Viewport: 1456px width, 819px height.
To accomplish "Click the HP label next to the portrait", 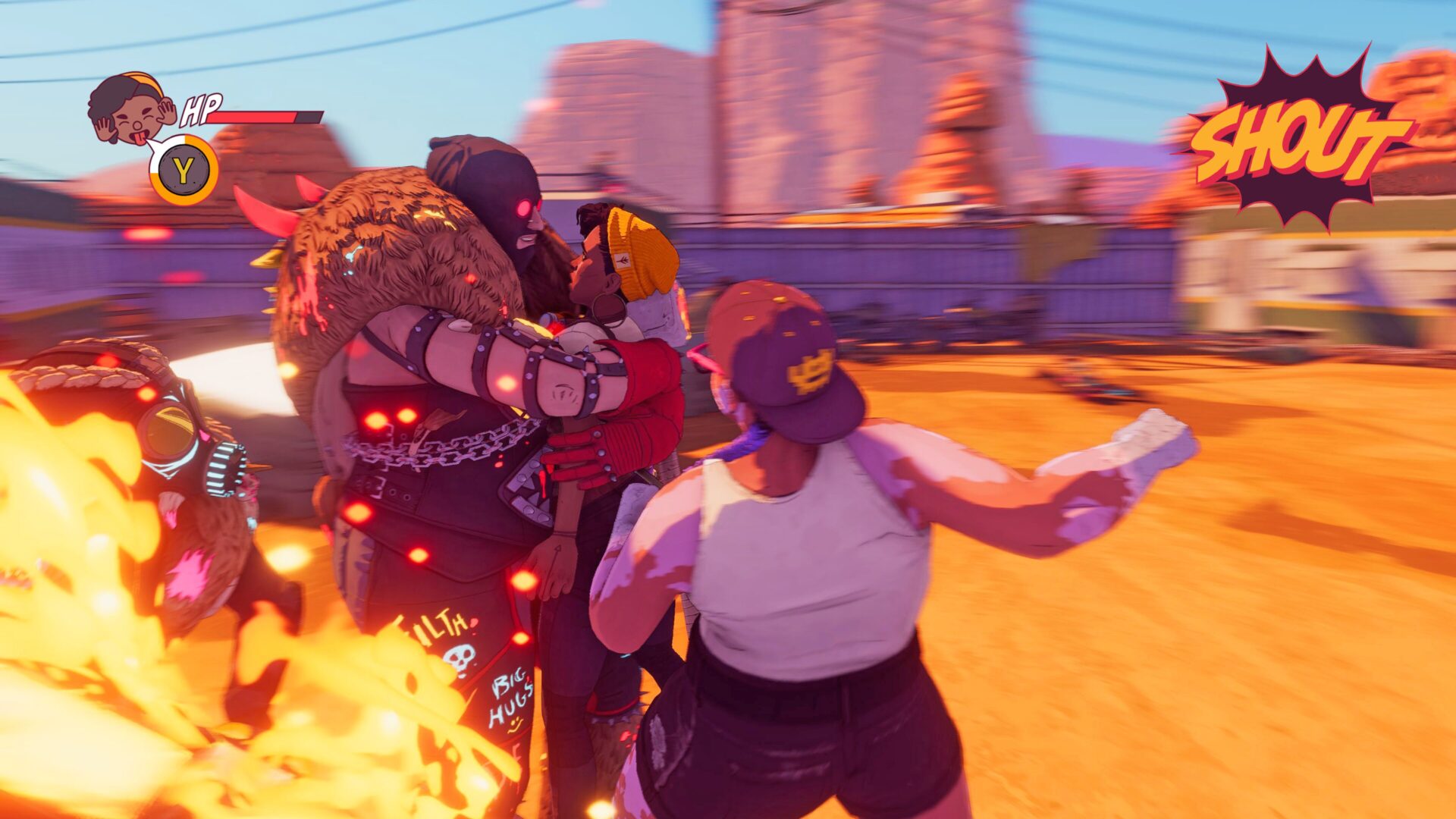I will tap(199, 110).
